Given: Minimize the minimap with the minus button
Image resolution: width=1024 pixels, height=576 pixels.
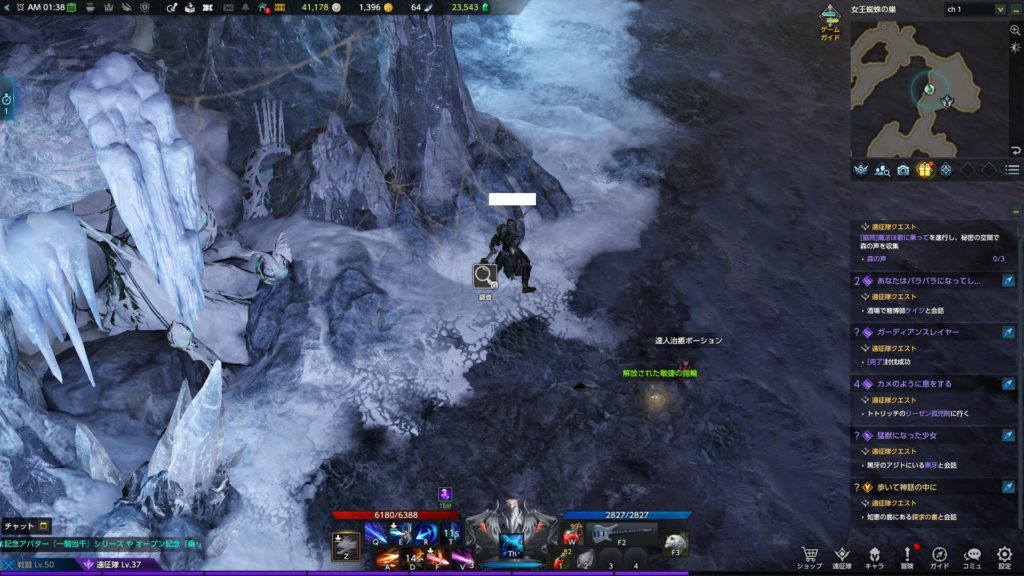Looking at the screenshot, I should click(1014, 9).
